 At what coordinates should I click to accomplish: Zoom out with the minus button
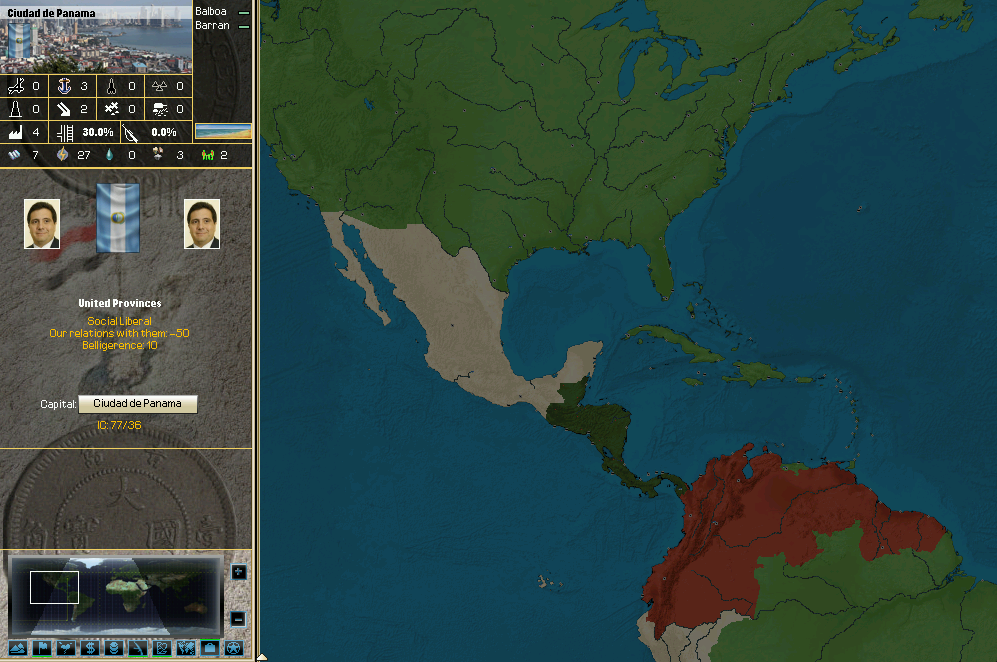(238, 619)
